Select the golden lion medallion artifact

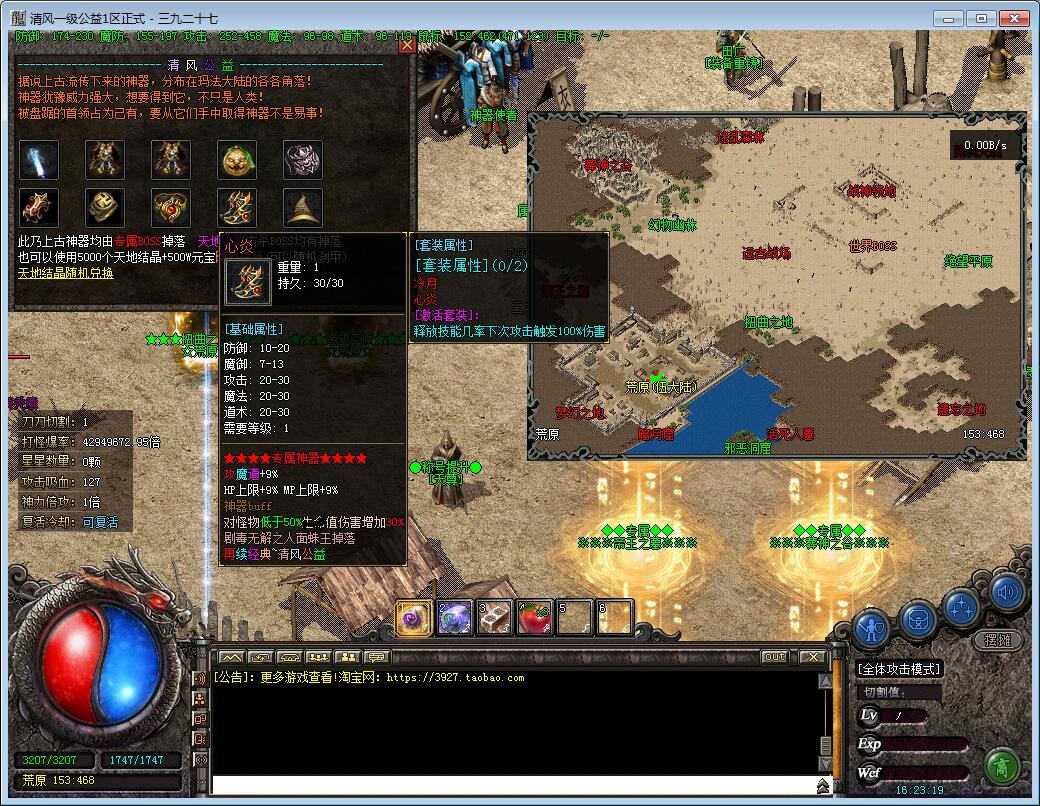click(237, 160)
